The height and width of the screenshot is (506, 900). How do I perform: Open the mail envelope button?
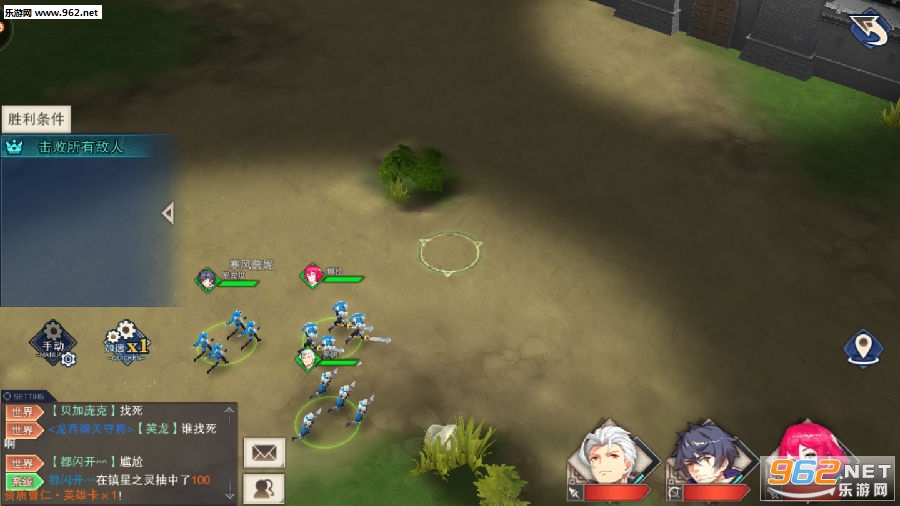click(x=264, y=452)
